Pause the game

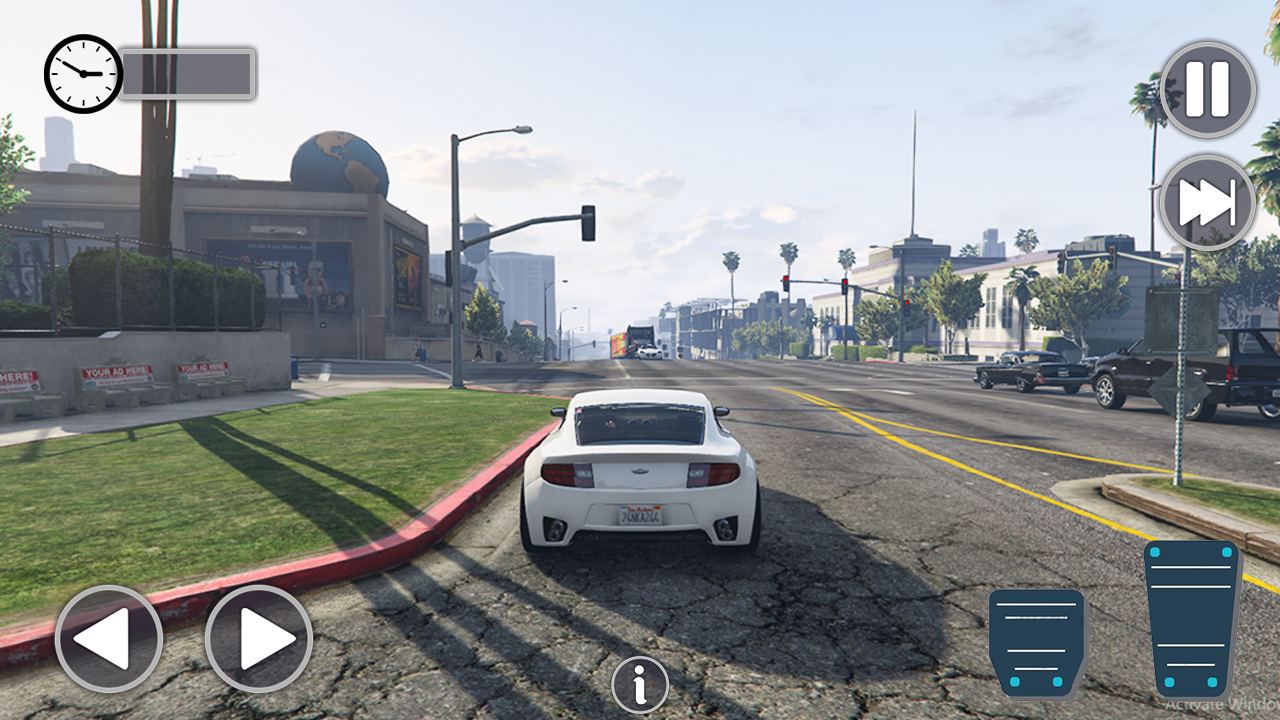click(1205, 89)
